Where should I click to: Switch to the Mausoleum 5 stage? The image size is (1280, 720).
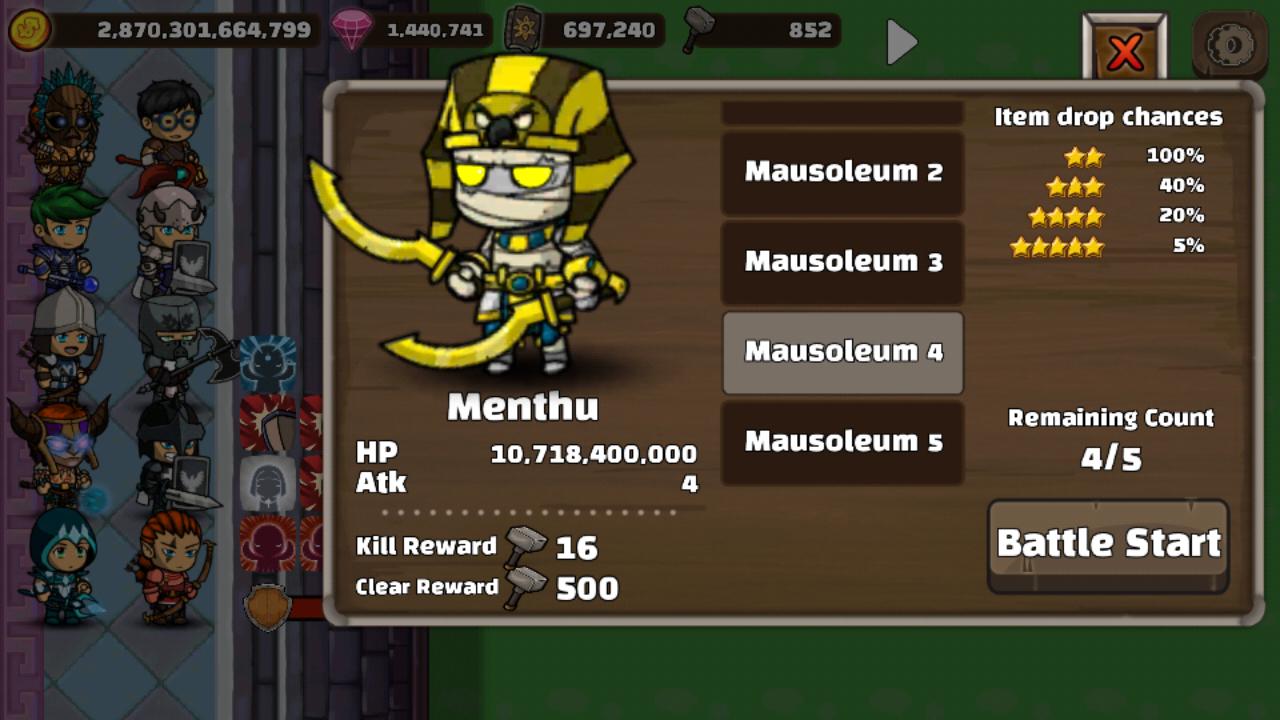(841, 441)
